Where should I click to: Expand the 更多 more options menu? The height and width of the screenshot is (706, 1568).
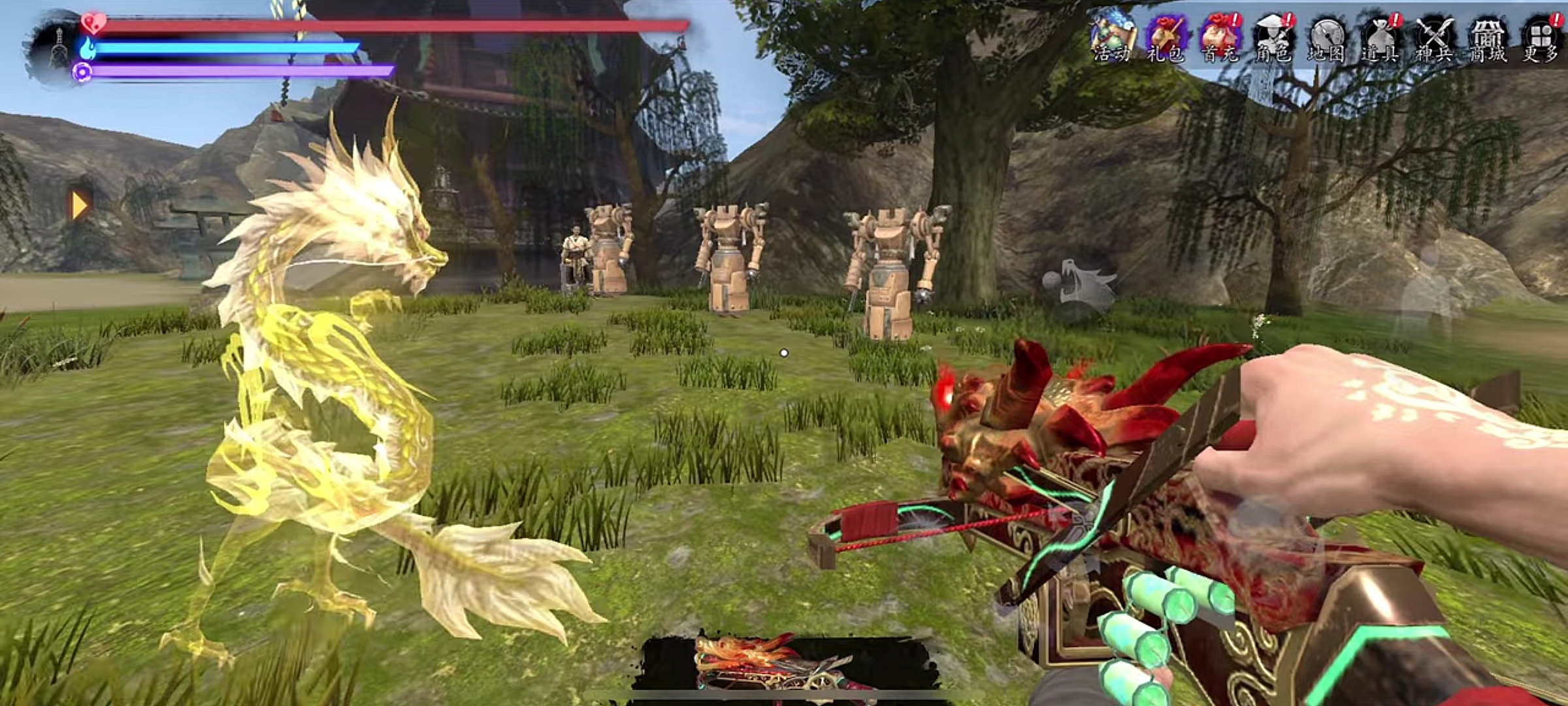(1541, 39)
